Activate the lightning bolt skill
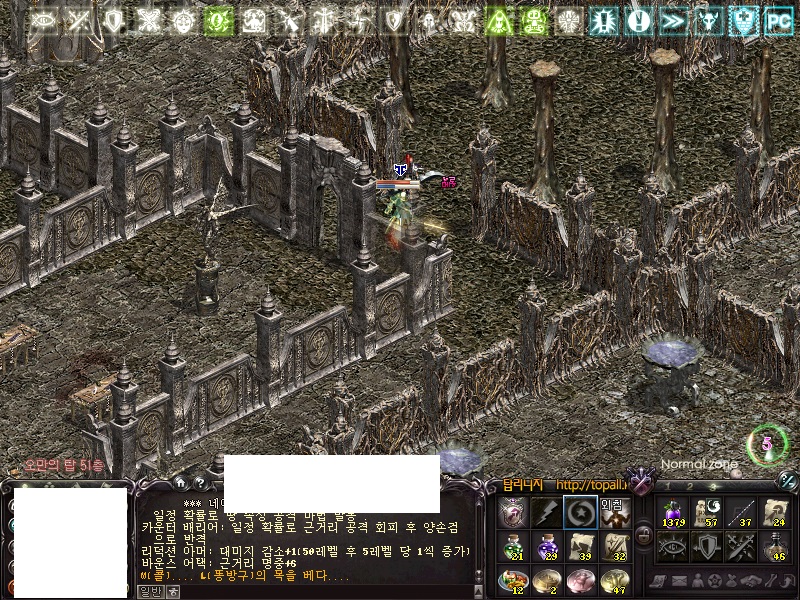Image resolution: width=800 pixels, height=600 pixels. [x=546, y=512]
